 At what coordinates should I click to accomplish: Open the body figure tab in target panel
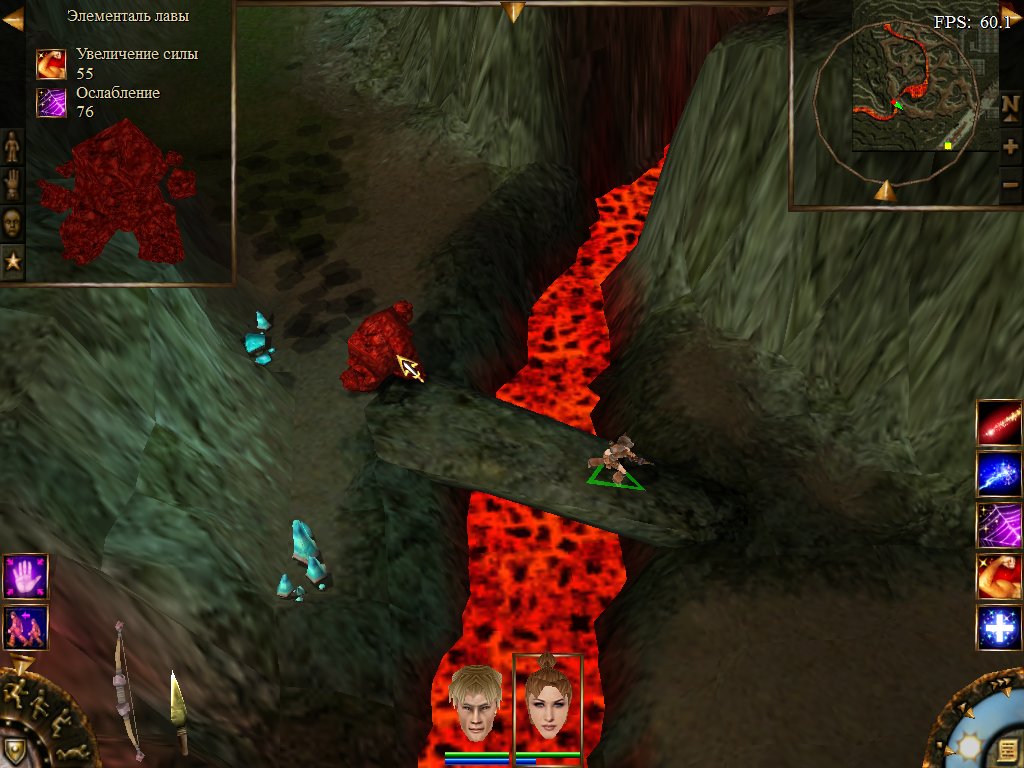coord(12,147)
